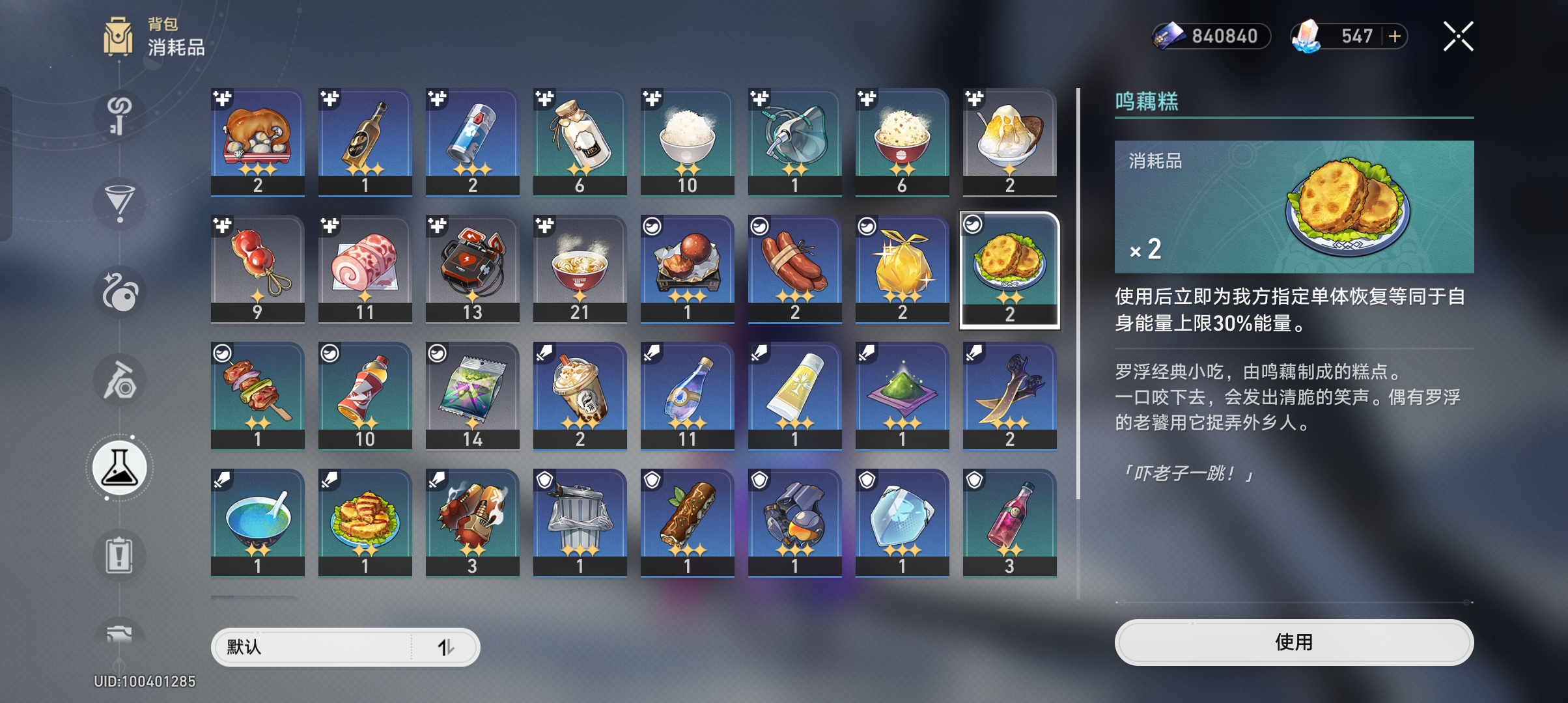Select the white rice bowl slot
The height and width of the screenshot is (703, 1568).
tap(687, 141)
